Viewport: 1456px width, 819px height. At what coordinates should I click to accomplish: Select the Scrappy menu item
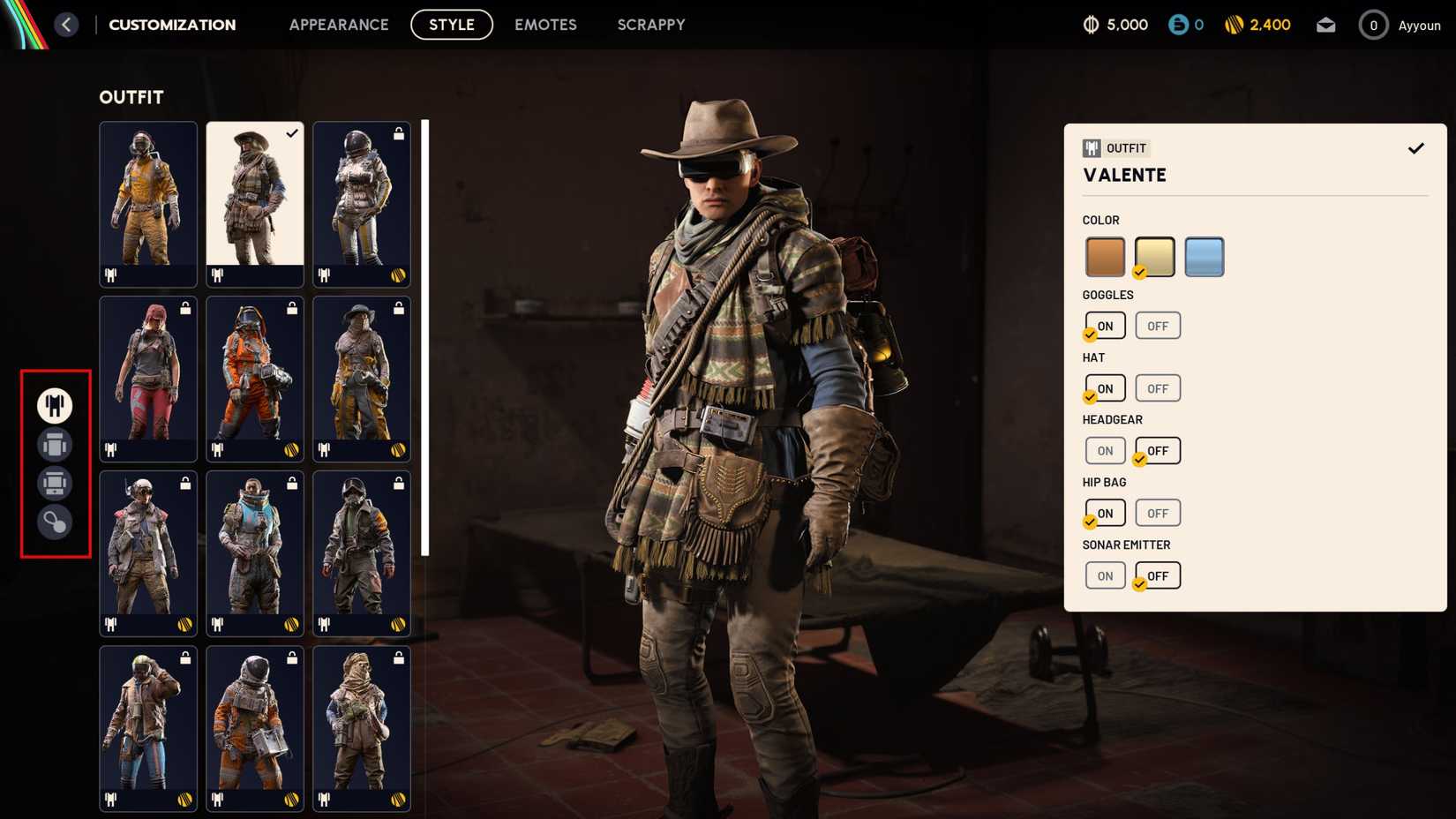pyautogui.click(x=651, y=25)
